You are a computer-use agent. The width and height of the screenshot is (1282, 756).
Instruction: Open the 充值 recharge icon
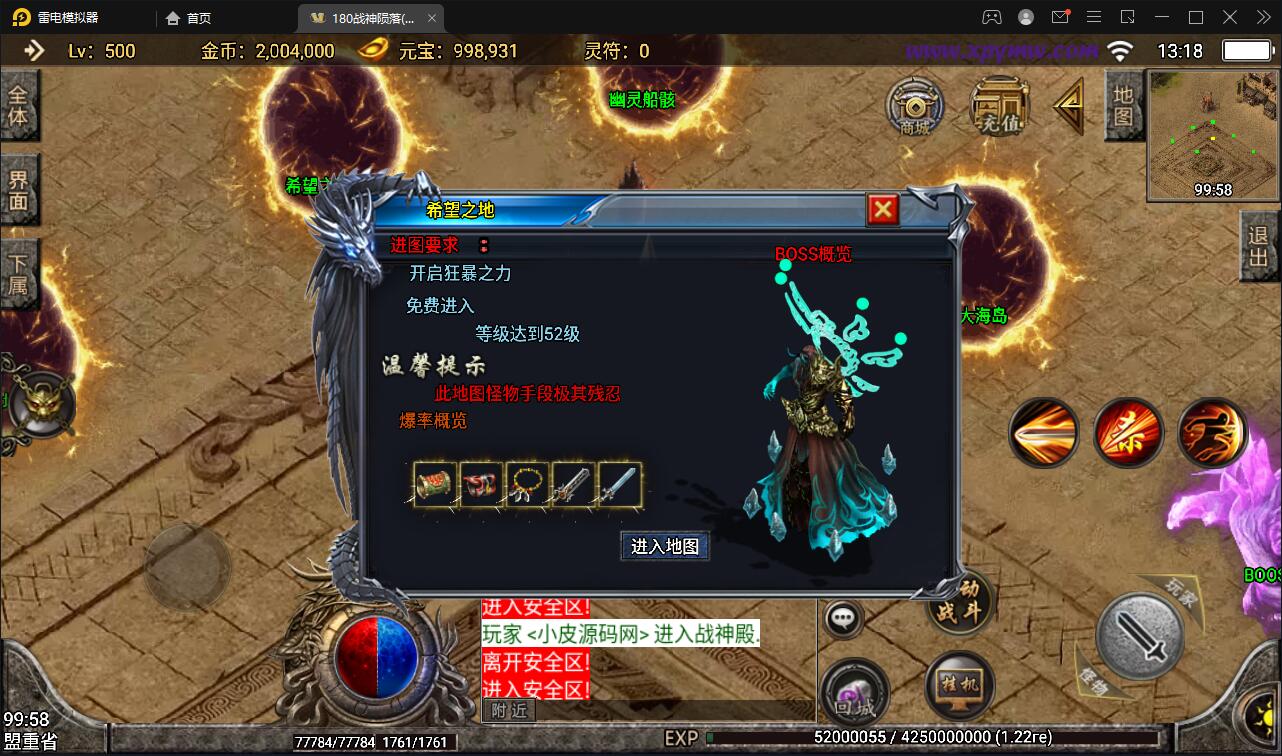click(998, 105)
